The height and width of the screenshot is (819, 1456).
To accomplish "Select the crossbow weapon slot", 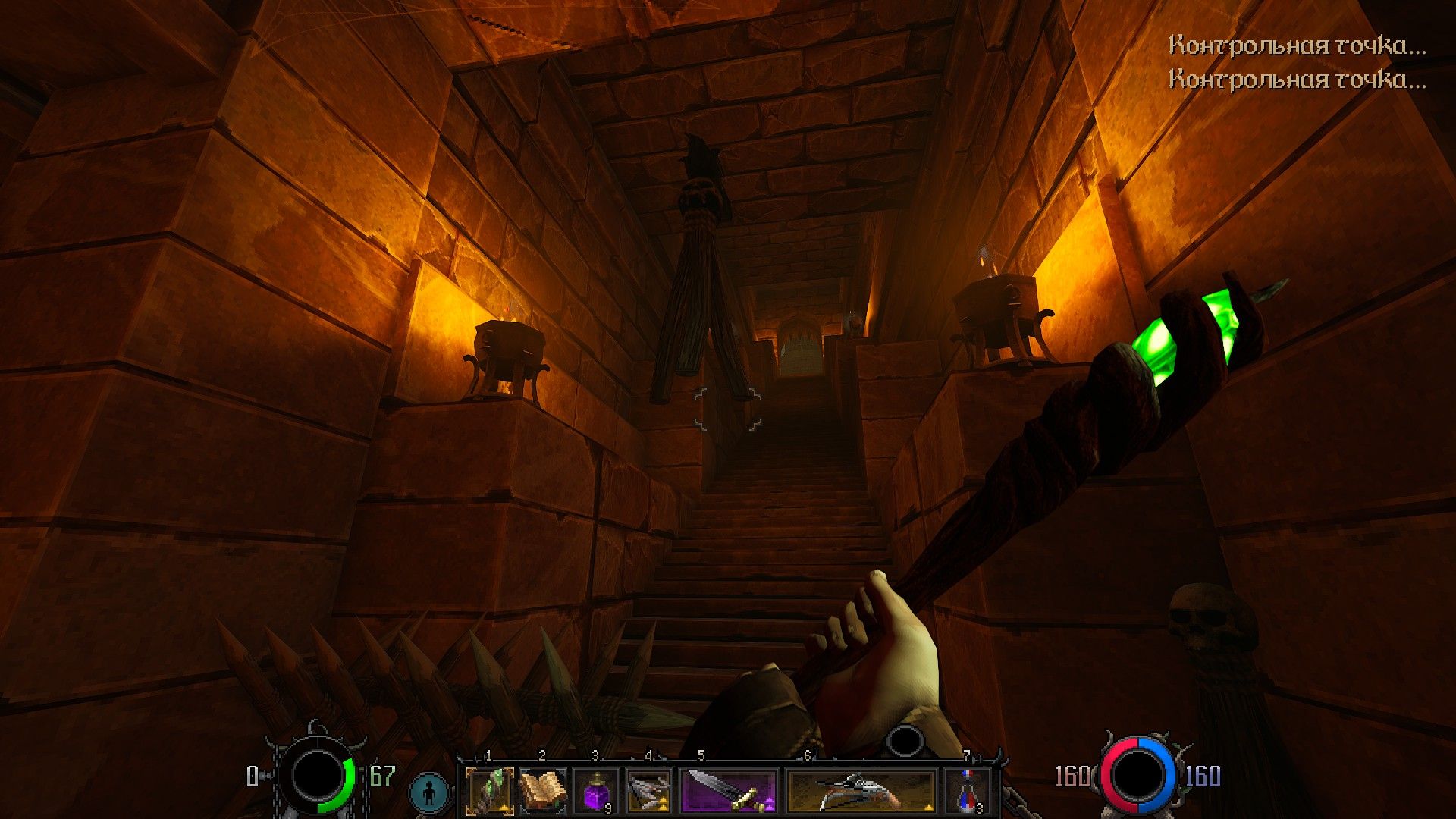I will coord(861,791).
